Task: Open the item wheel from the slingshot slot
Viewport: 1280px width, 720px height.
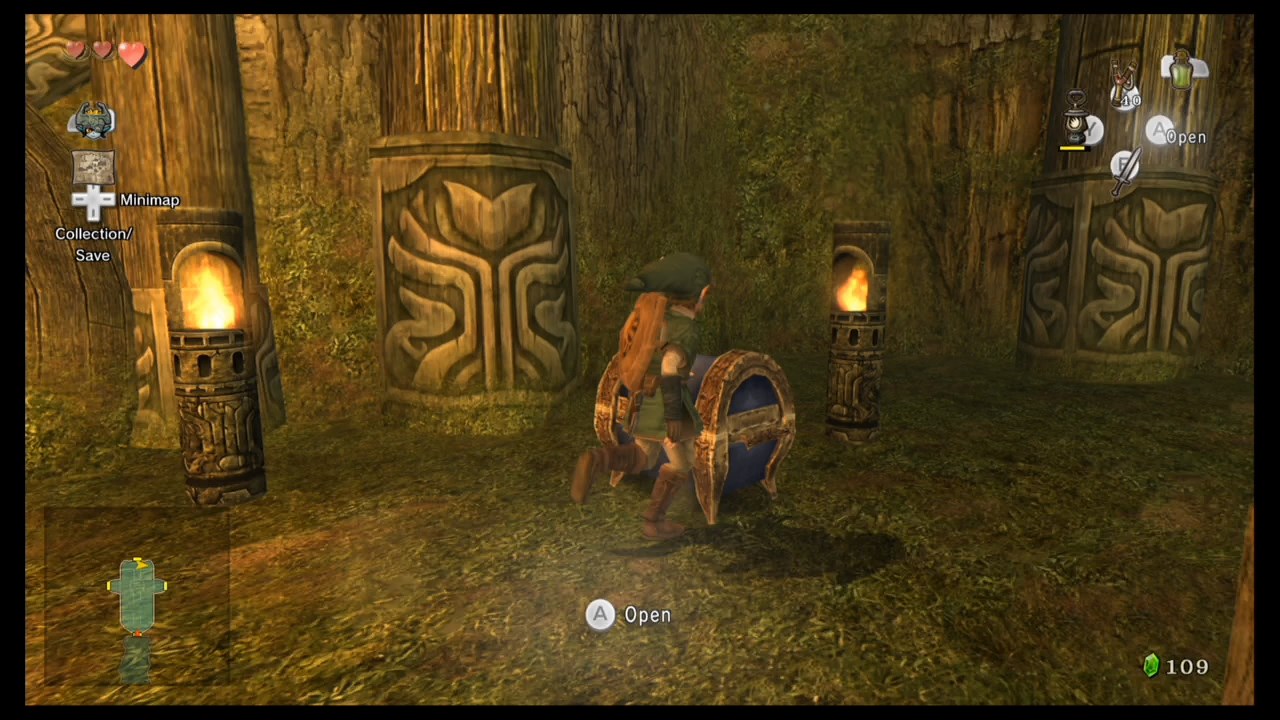Action: tap(1122, 80)
